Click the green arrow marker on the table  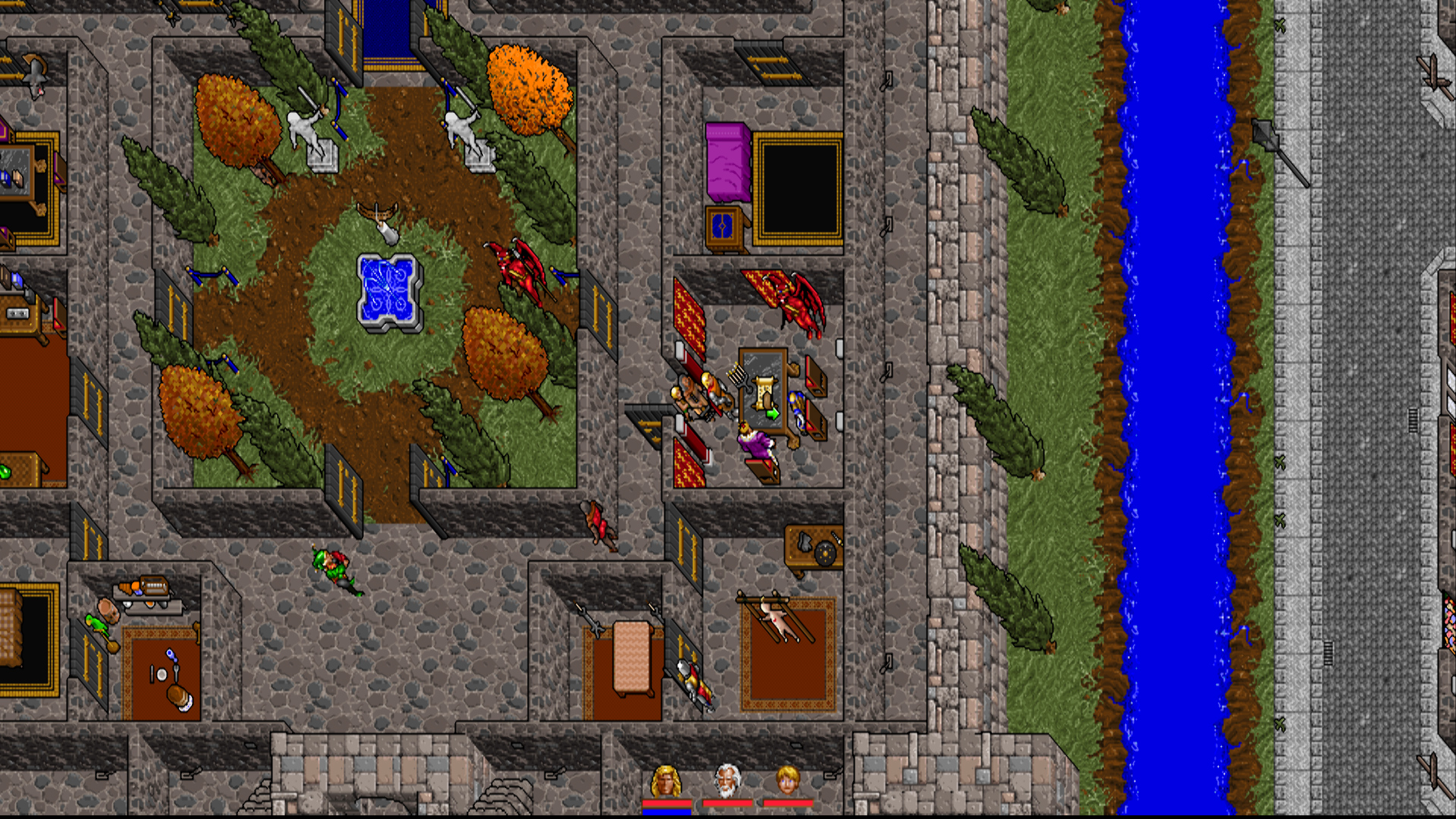click(773, 413)
